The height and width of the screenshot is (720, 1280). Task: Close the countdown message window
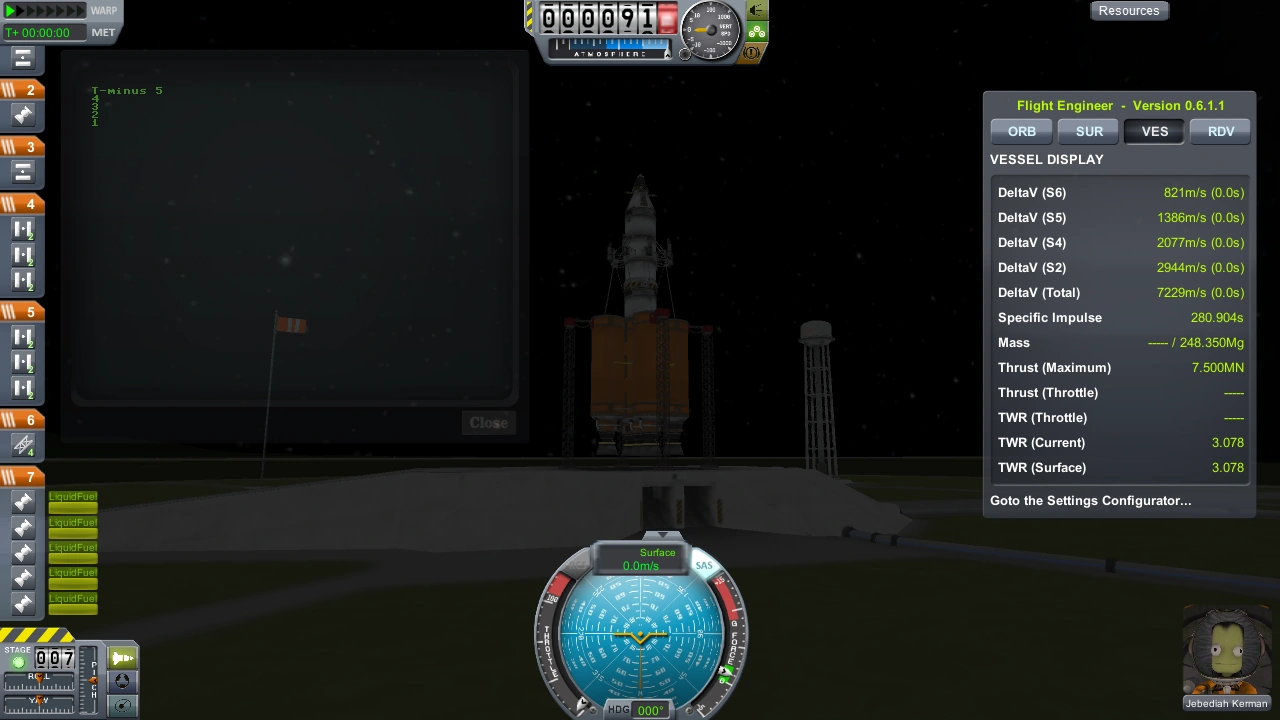point(488,422)
